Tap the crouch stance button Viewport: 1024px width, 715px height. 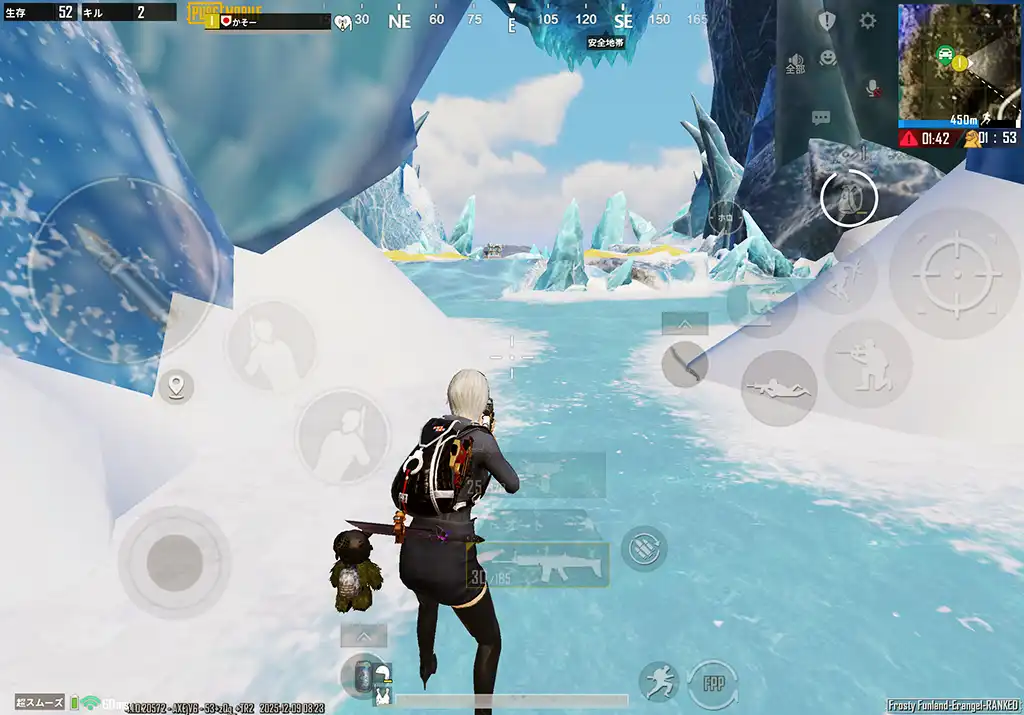pos(867,364)
